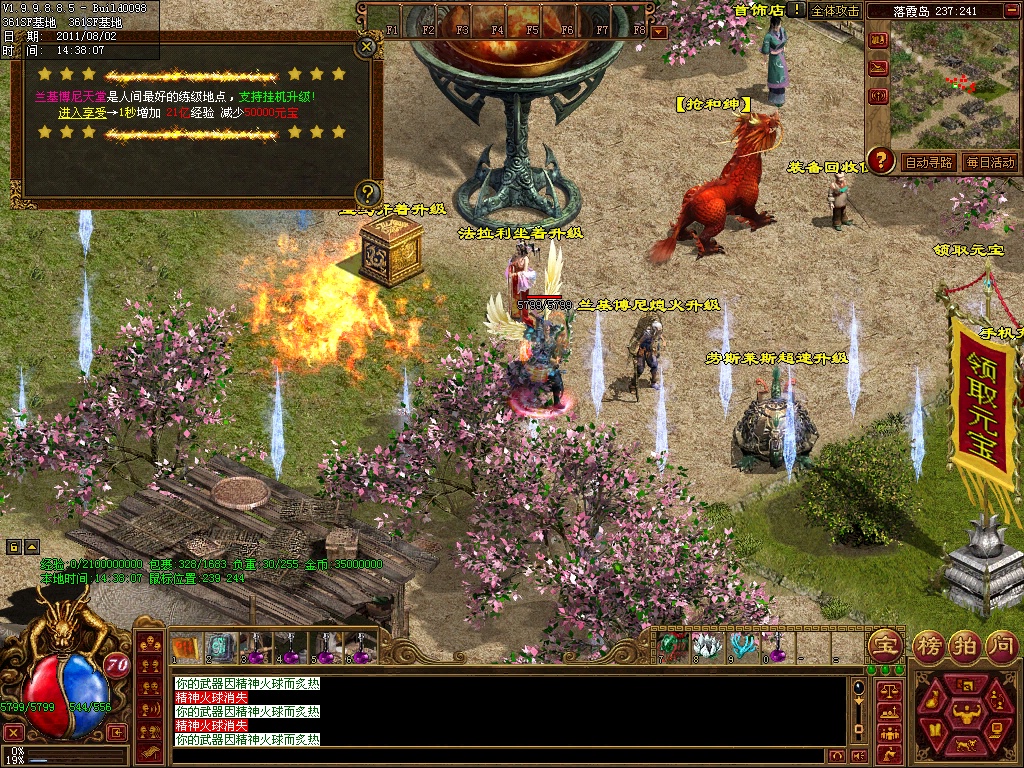Open the minimap question mark help
Viewport: 1024px width, 768px height.
click(x=880, y=160)
